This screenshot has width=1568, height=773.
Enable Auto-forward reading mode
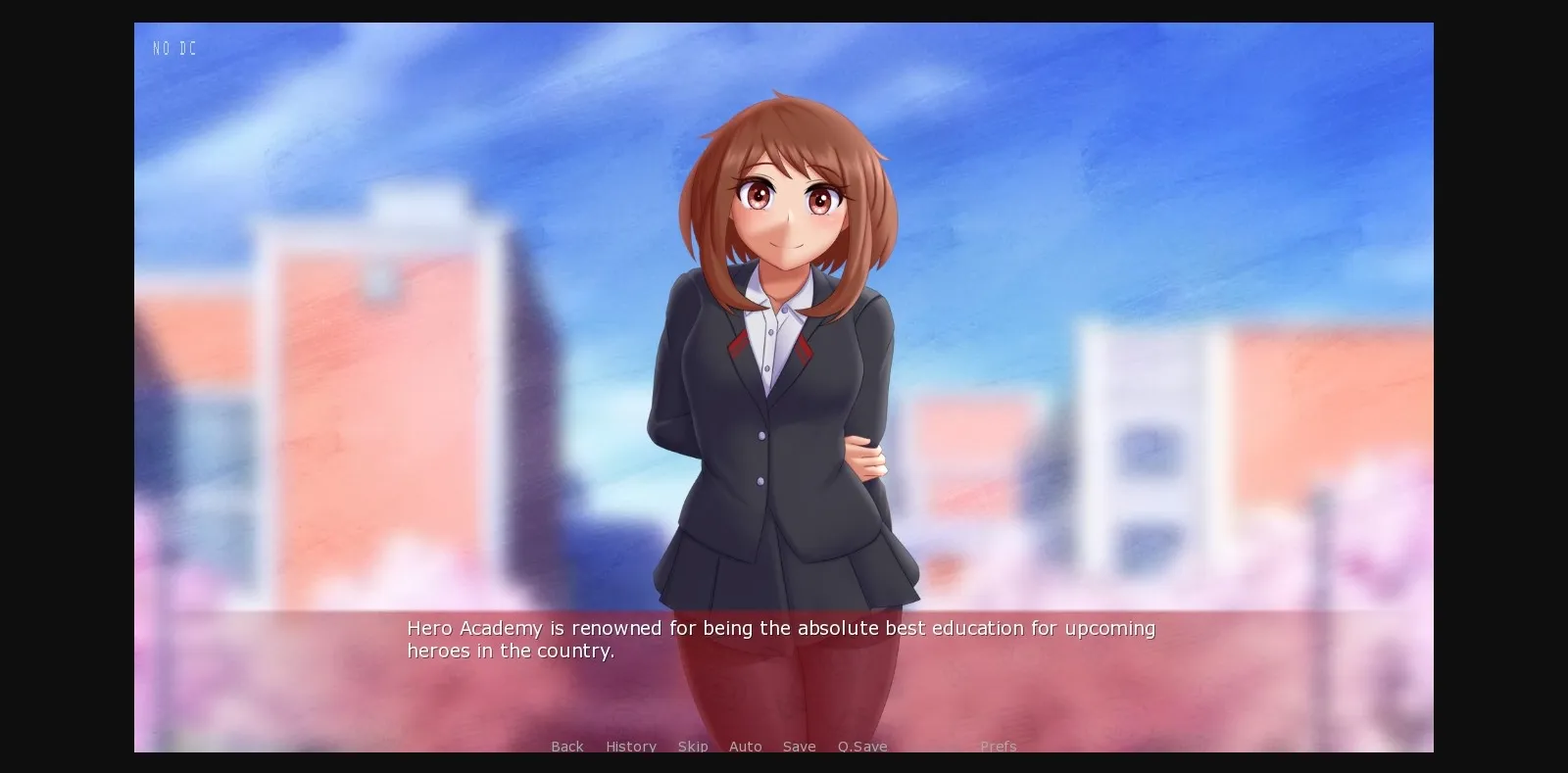[746, 747]
